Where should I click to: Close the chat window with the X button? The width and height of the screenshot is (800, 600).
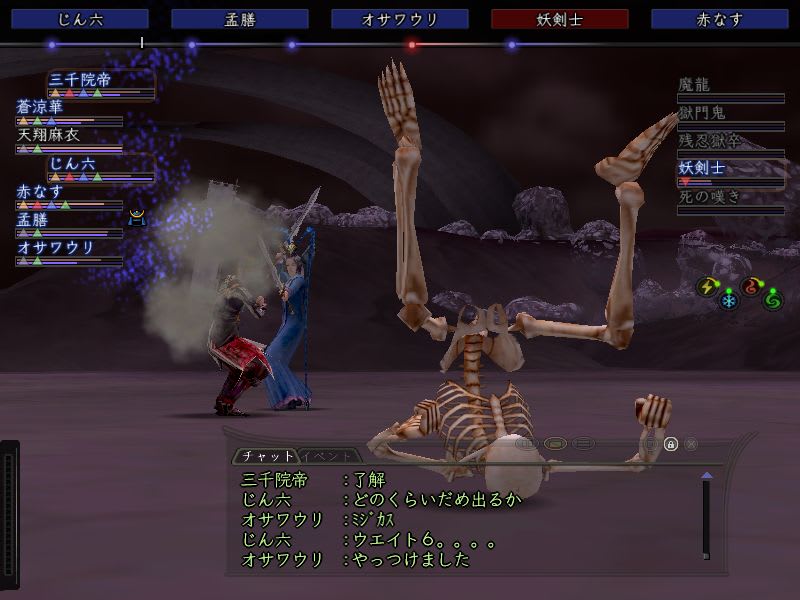tap(691, 443)
